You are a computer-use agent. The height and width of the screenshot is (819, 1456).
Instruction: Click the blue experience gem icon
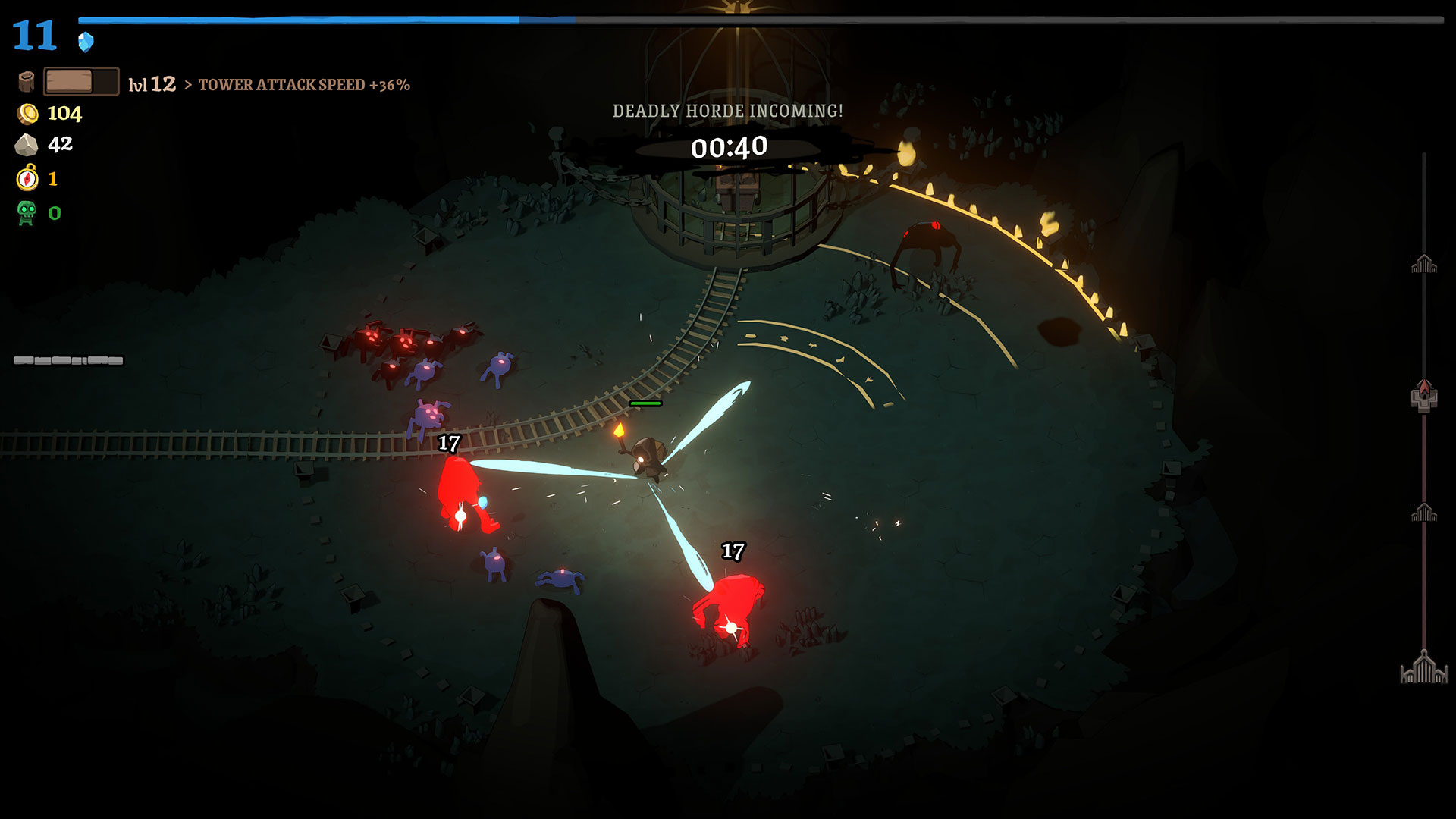coord(86,41)
